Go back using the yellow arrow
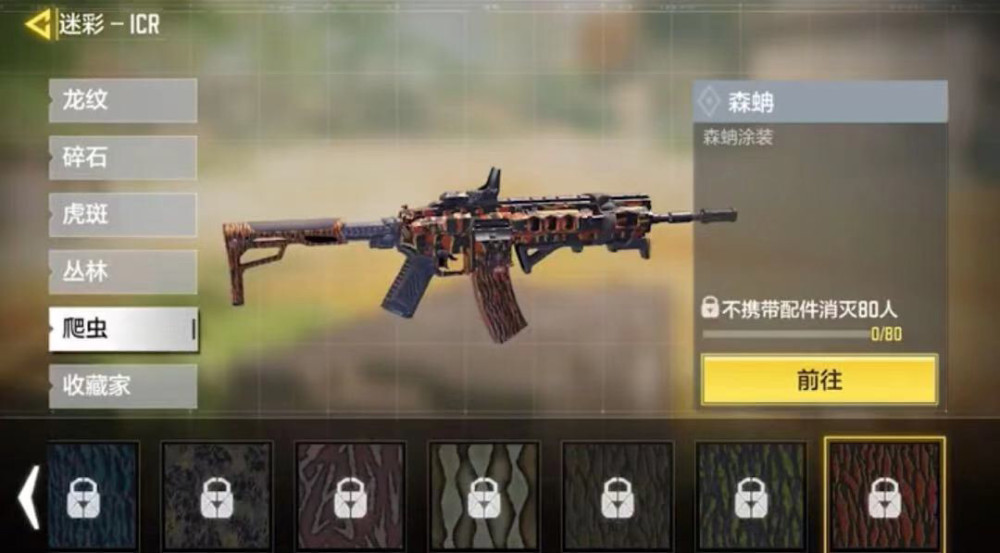This screenshot has width=1000, height=553. click(x=39, y=24)
